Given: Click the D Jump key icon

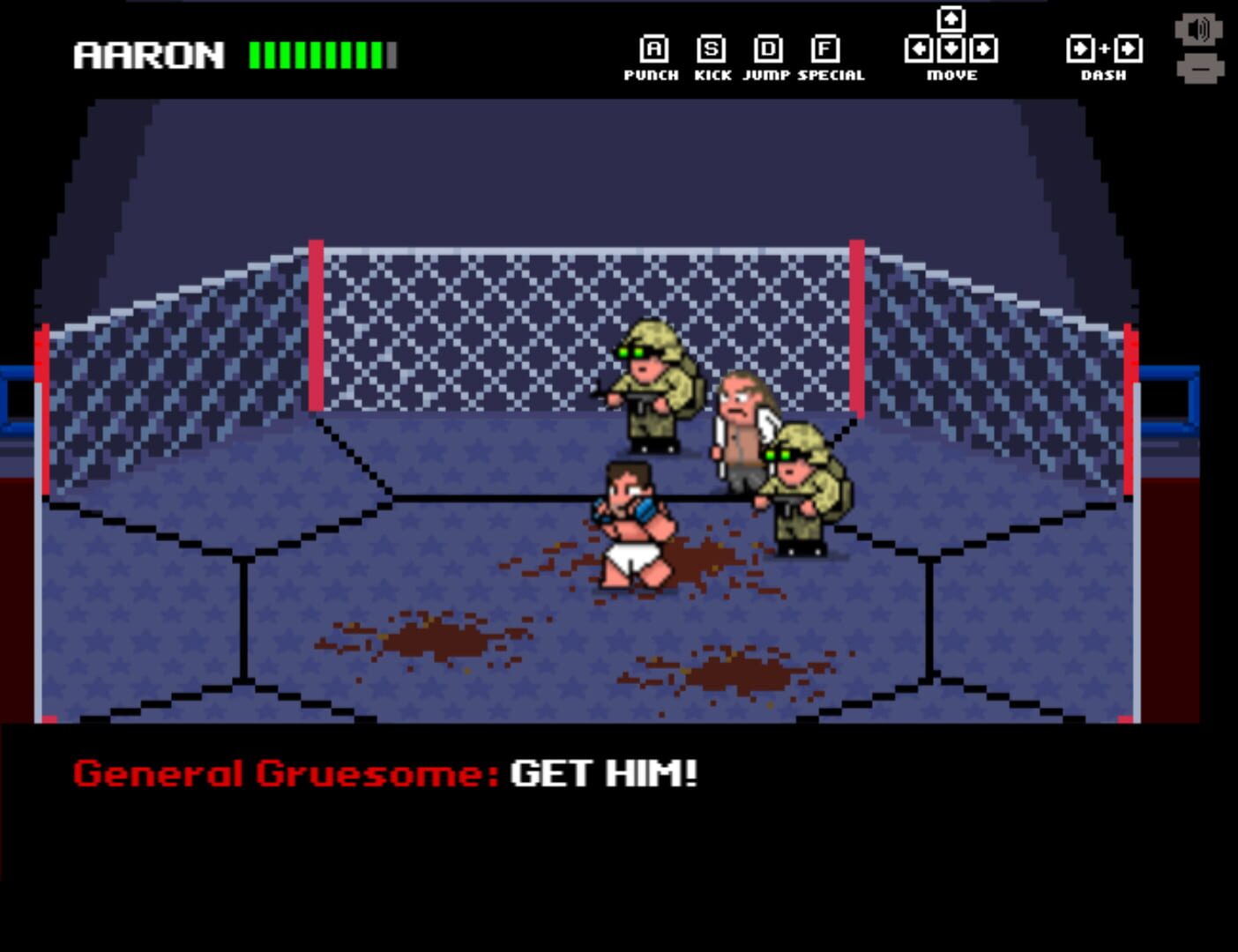Looking at the screenshot, I should [769, 46].
